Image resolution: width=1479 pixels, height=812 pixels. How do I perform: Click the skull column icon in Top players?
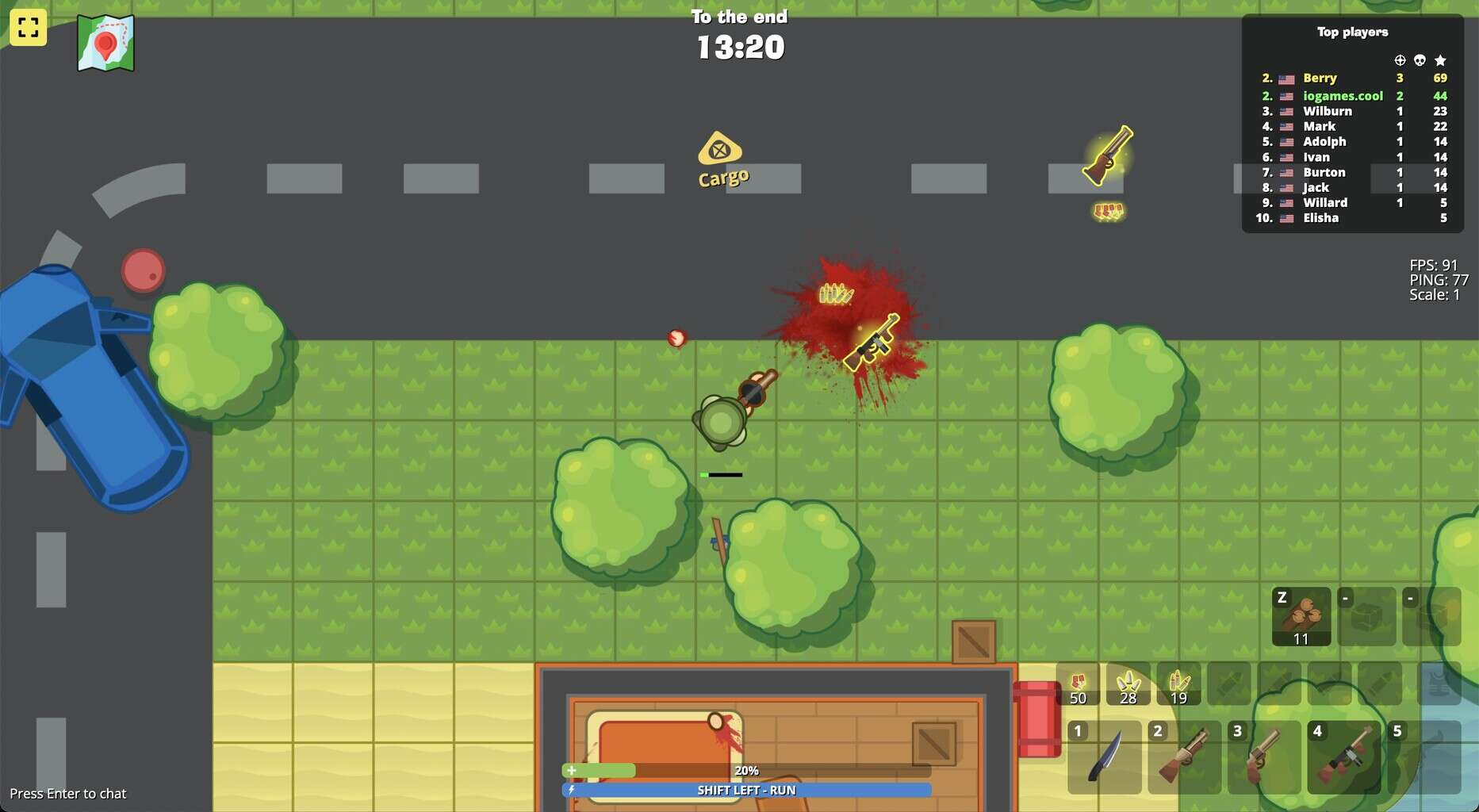click(x=1419, y=59)
